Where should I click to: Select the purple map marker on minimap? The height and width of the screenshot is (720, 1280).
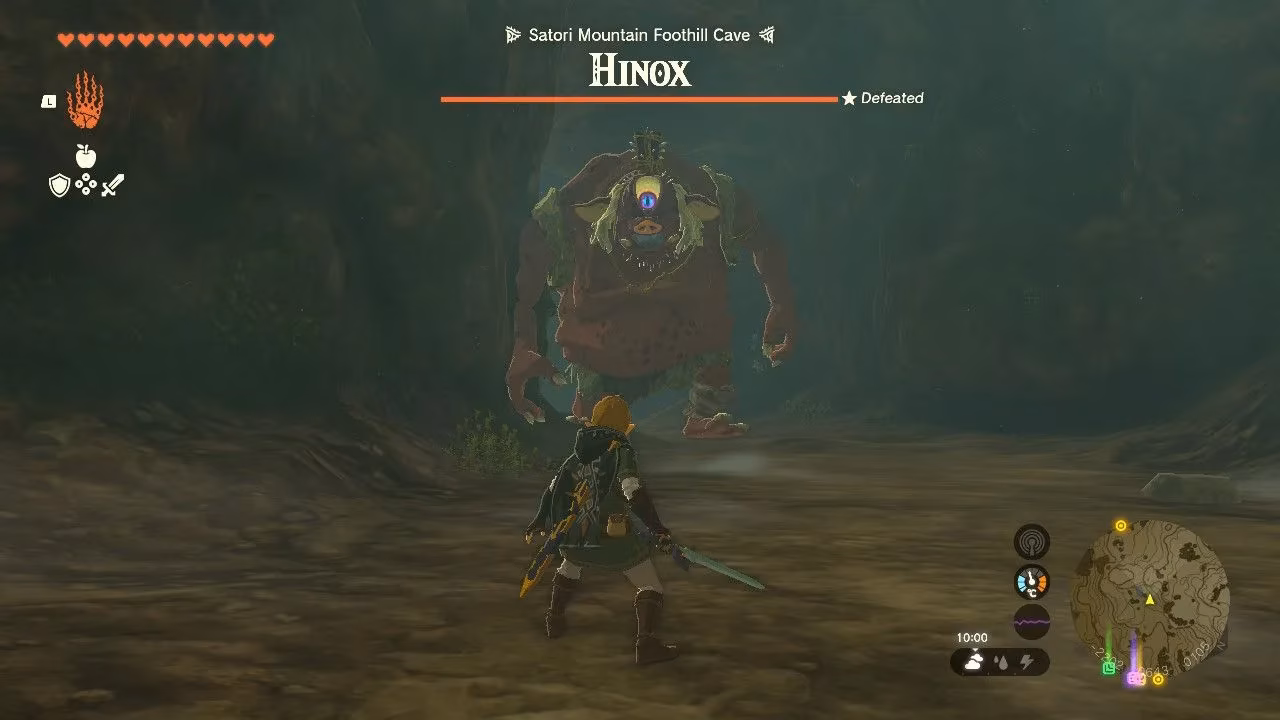click(1135, 677)
